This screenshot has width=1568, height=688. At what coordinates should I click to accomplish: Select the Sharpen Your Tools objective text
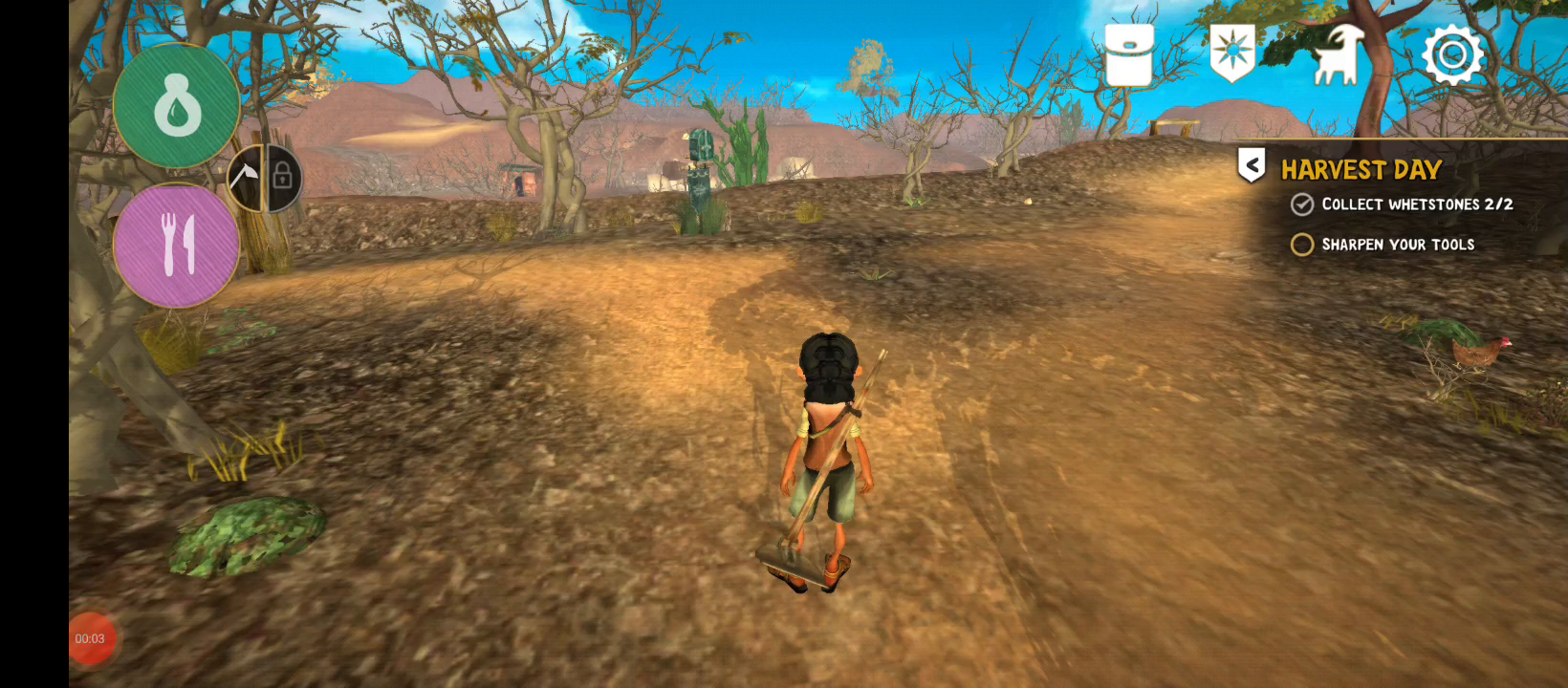(1399, 245)
